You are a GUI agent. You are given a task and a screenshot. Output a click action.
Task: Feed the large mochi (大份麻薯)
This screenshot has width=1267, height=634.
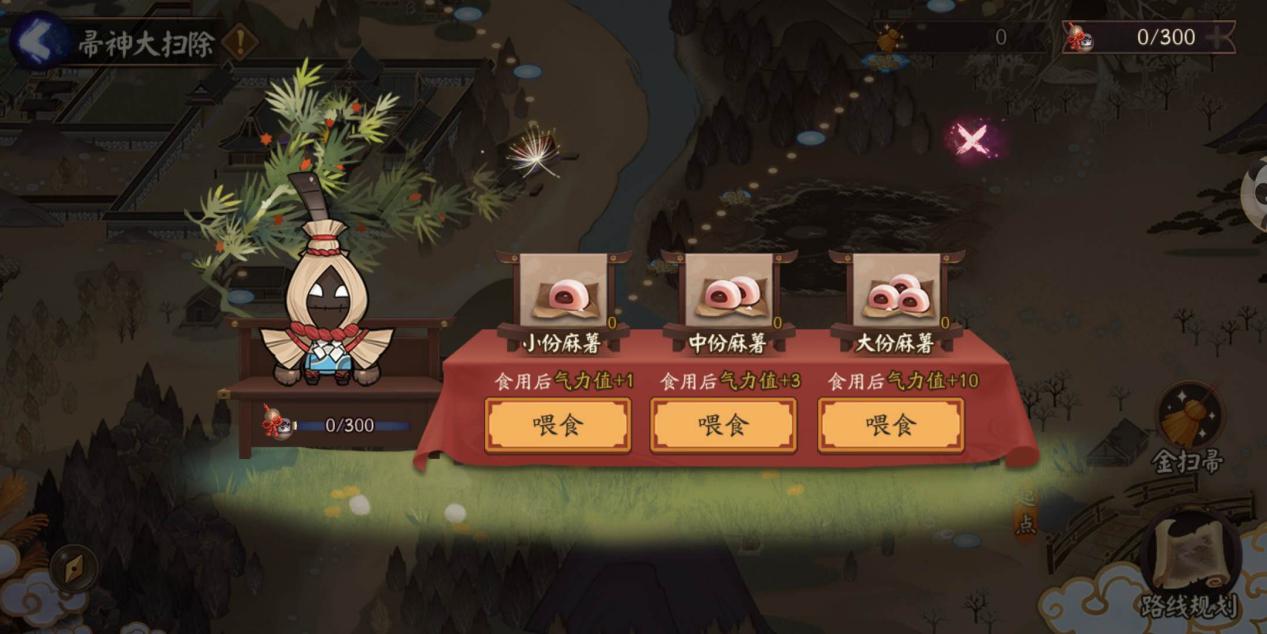point(890,425)
